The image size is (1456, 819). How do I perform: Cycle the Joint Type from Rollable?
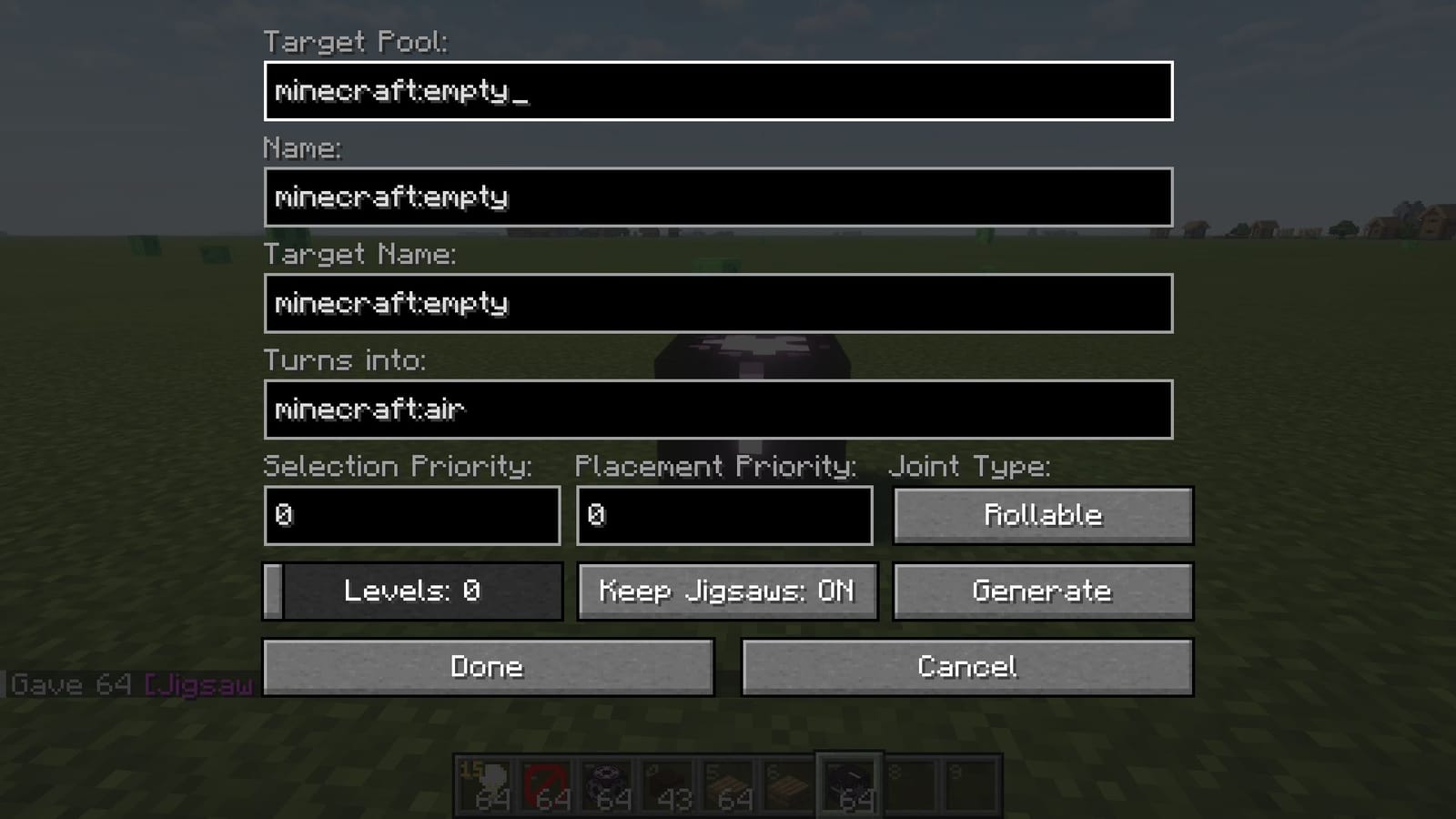click(x=1043, y=514)
